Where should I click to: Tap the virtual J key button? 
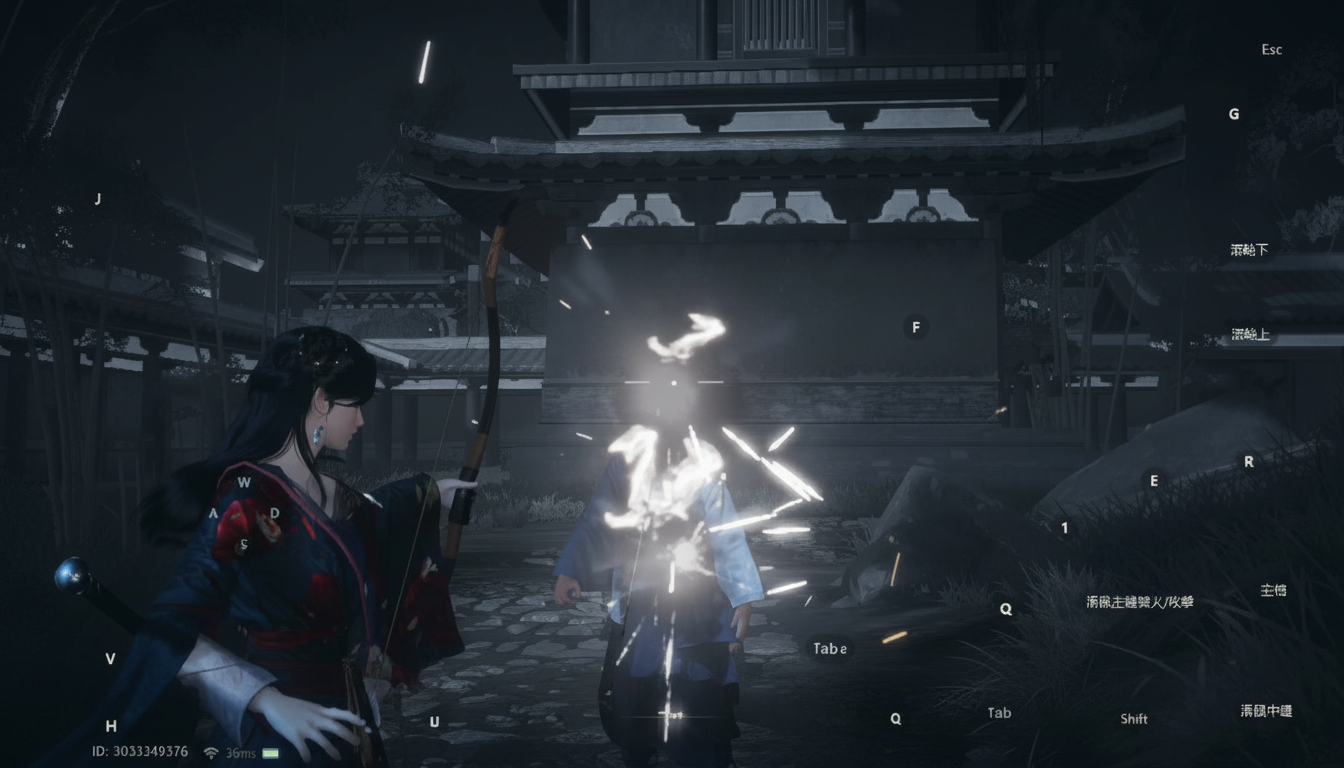click(x=98, y=199)
